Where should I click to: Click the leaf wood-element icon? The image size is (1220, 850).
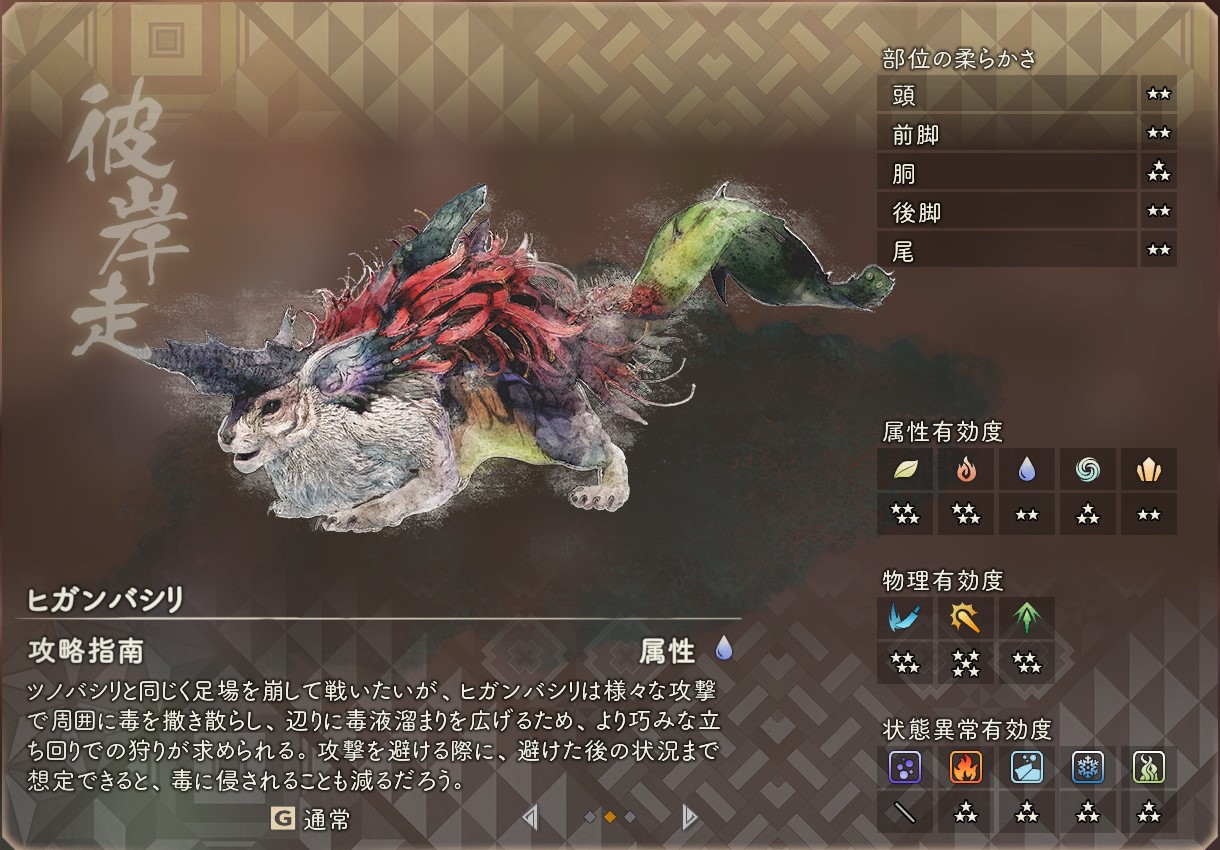click(x=905, y=469)
